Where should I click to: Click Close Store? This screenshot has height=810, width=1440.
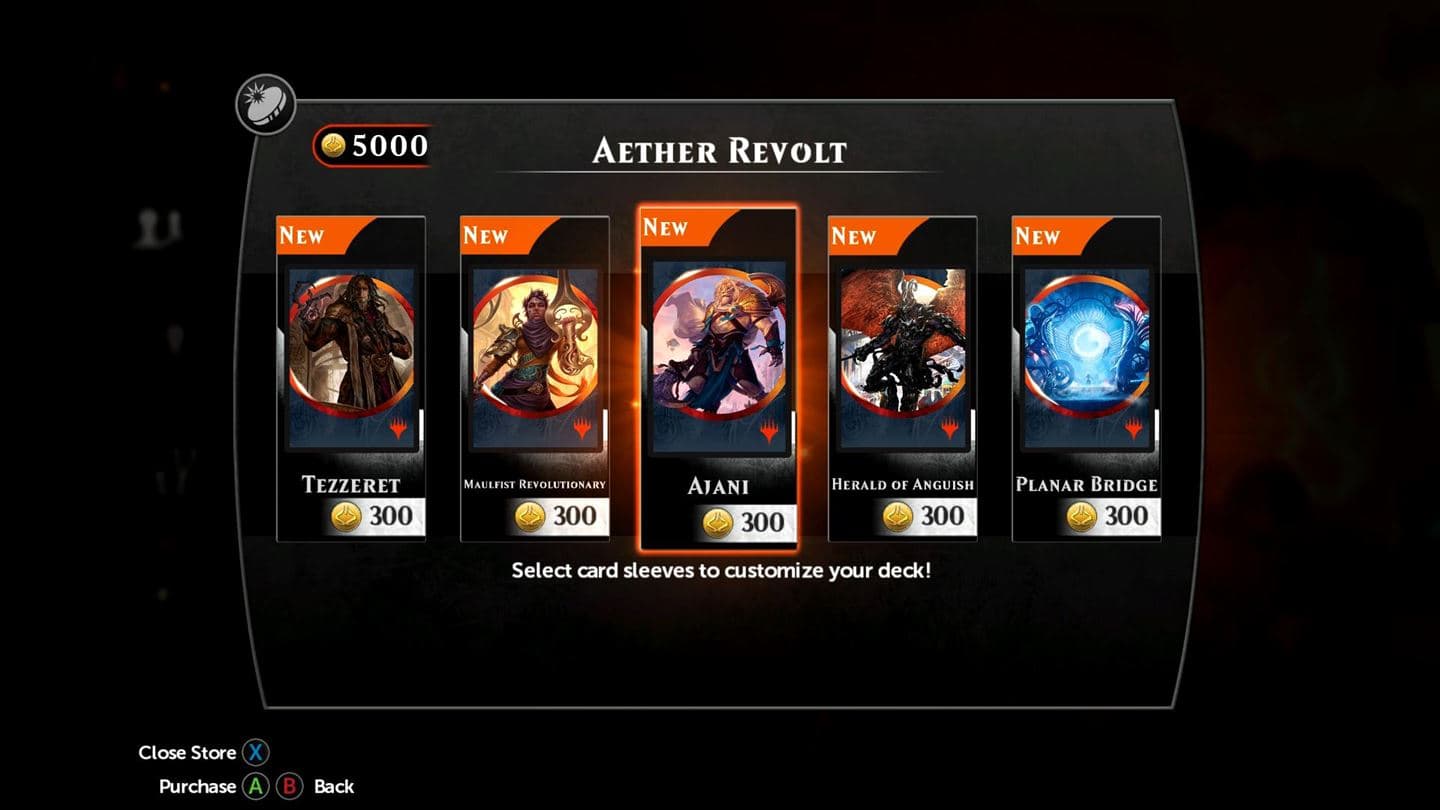coord(188,752)
